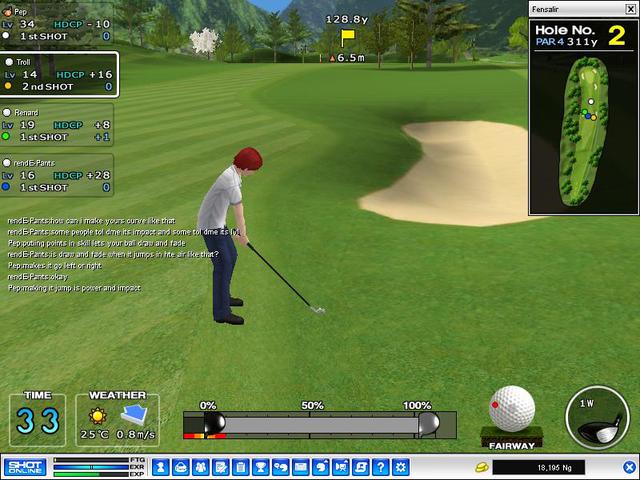The height and width of the screenshot is (480, 640).
Task: Open the question mark help button
Action: [x=381, y=467]
